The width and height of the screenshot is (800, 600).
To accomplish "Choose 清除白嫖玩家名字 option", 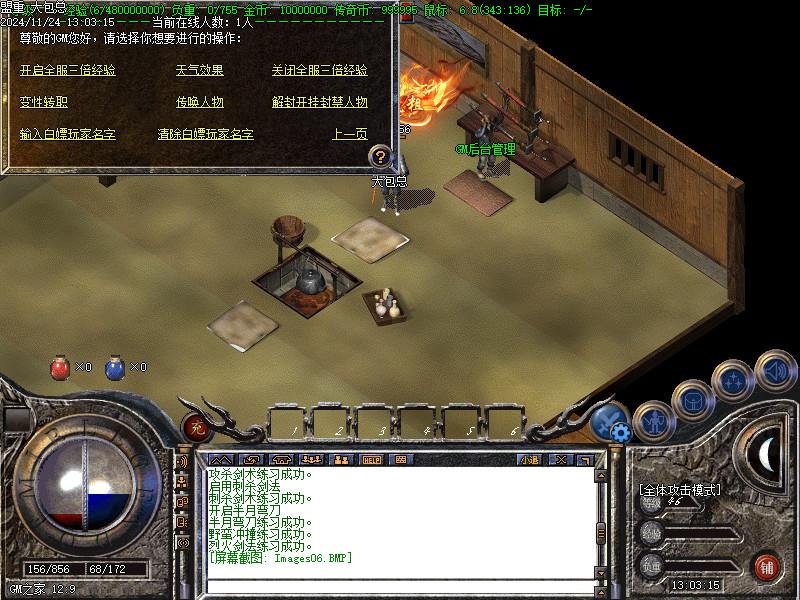I will (205, 134).
